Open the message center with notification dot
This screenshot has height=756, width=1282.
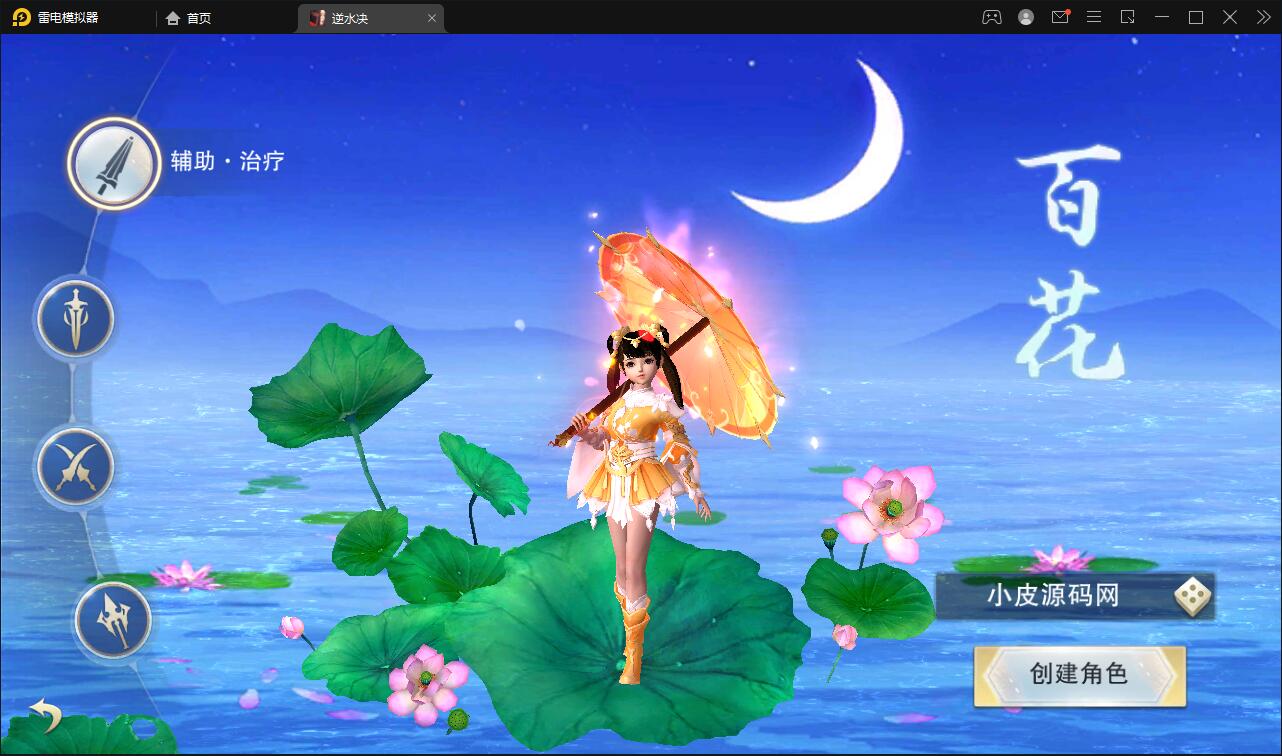(1060, 17)
